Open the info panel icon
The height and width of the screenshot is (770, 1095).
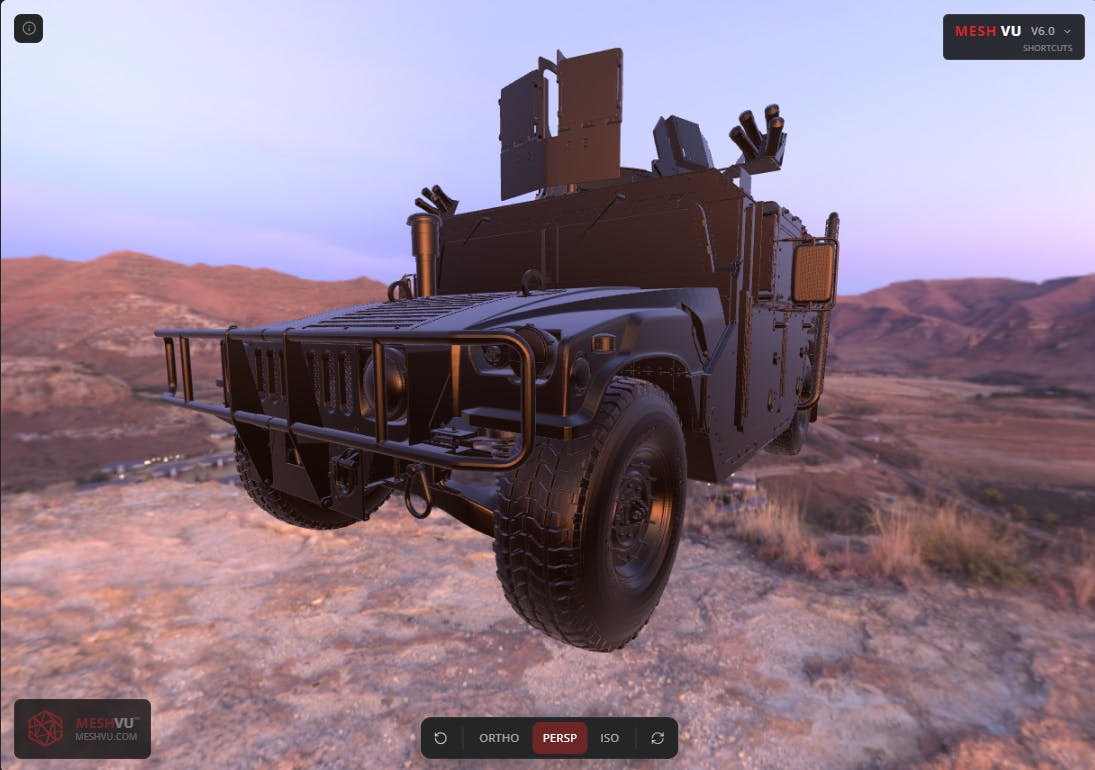pos(28,29)
